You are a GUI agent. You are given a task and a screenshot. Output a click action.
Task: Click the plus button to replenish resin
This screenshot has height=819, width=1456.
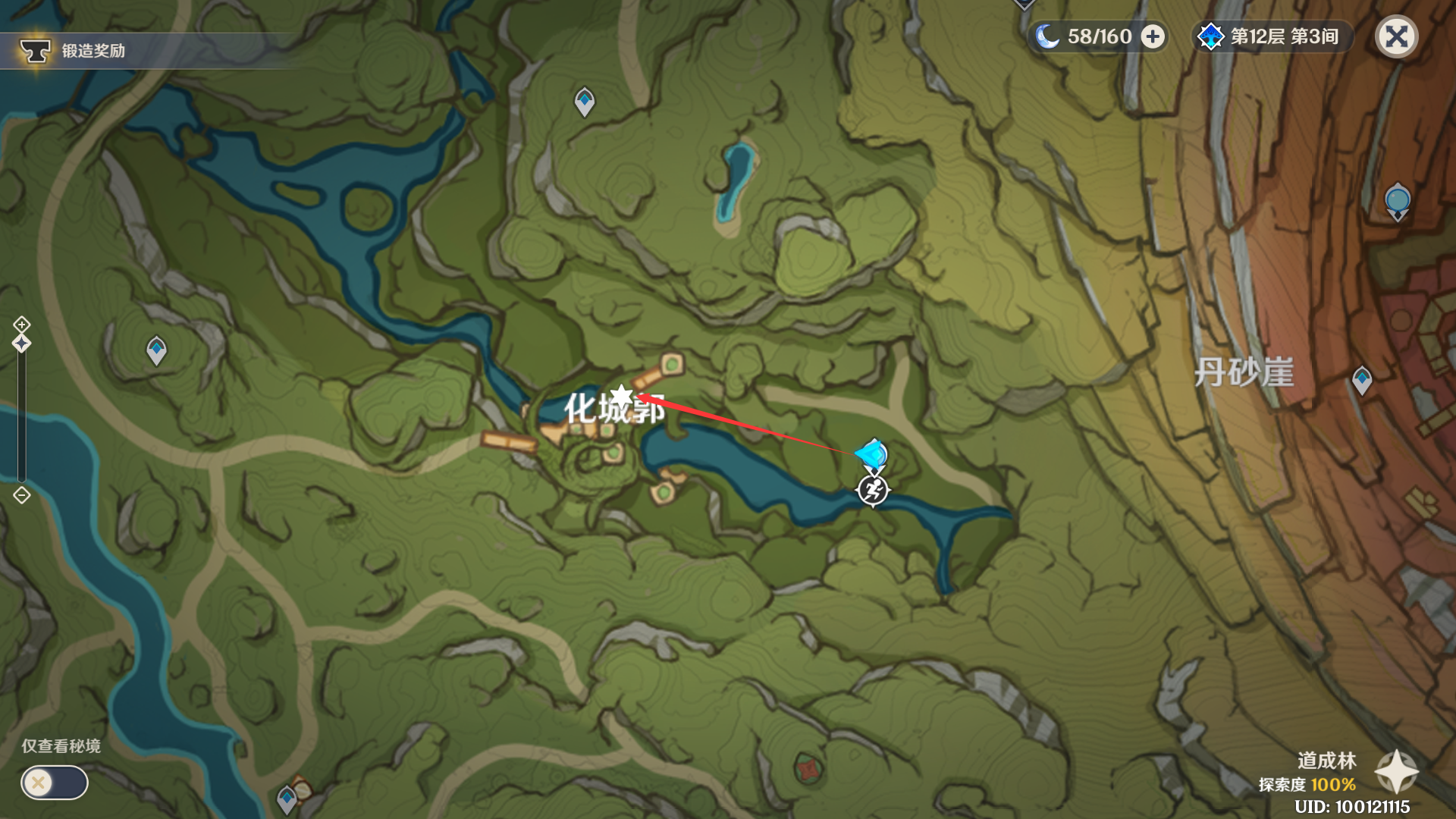coord(1153,36)
